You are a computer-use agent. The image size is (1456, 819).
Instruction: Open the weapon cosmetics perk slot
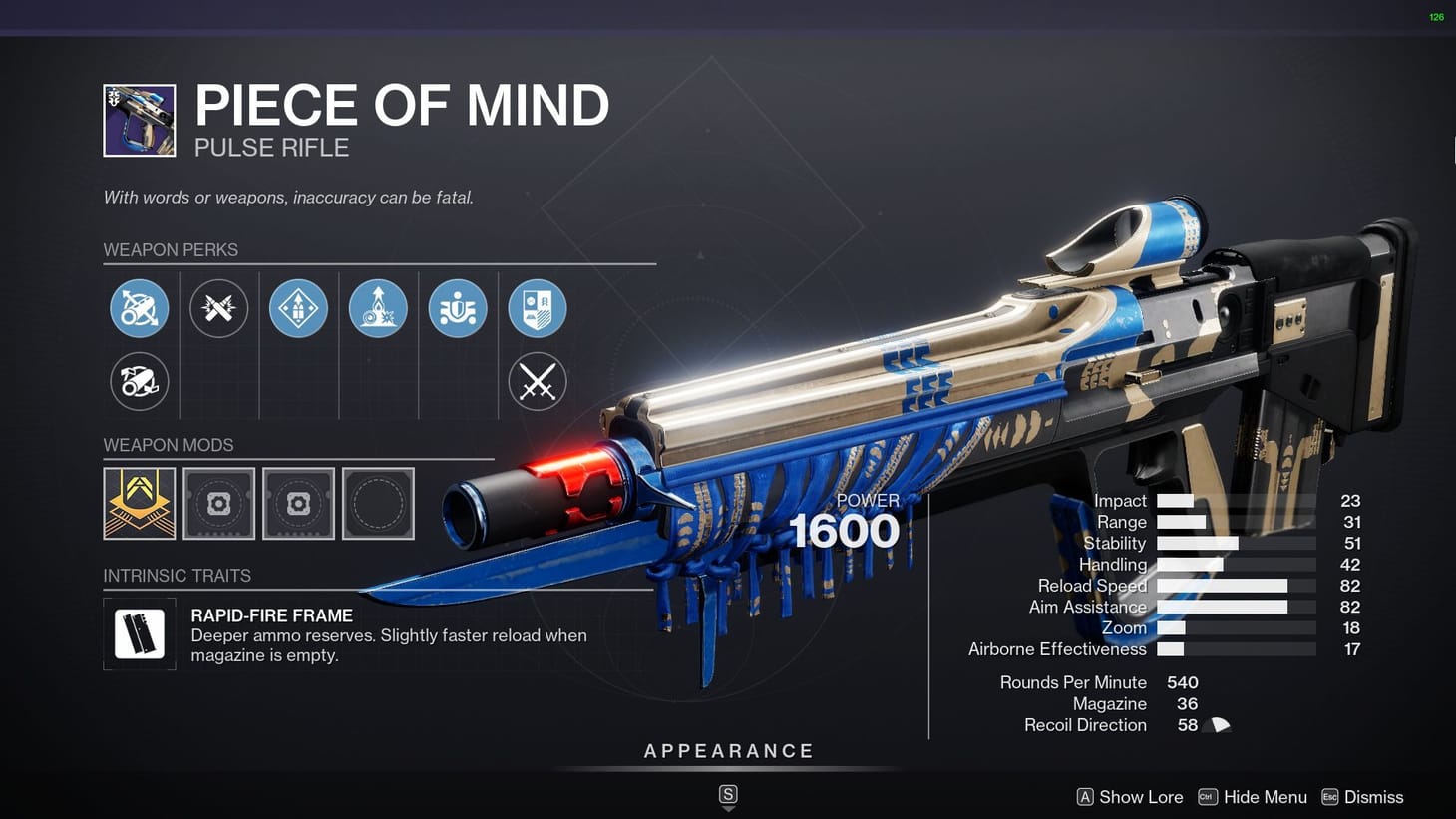458,308
